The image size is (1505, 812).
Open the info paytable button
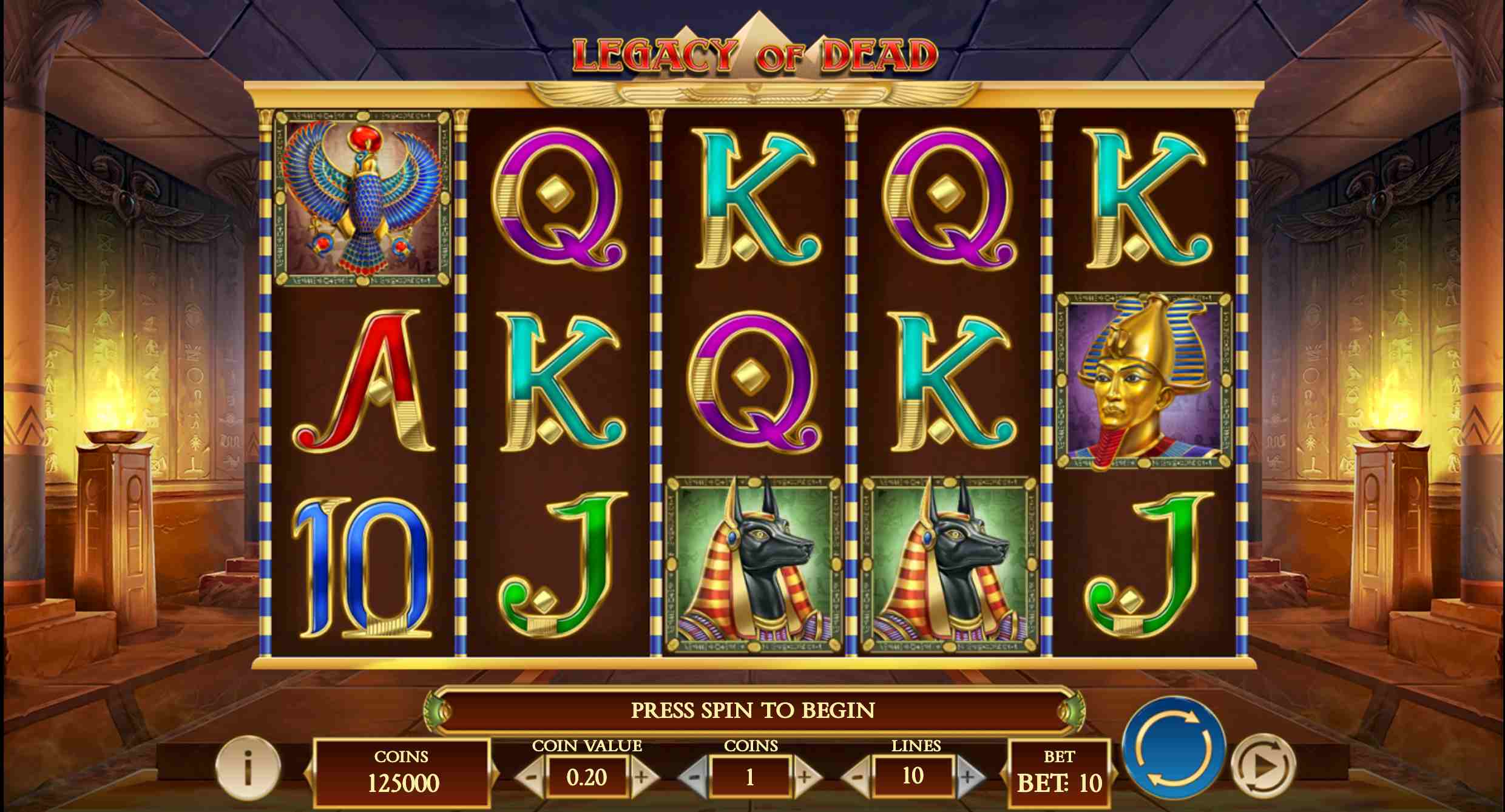tap(248, 768)
